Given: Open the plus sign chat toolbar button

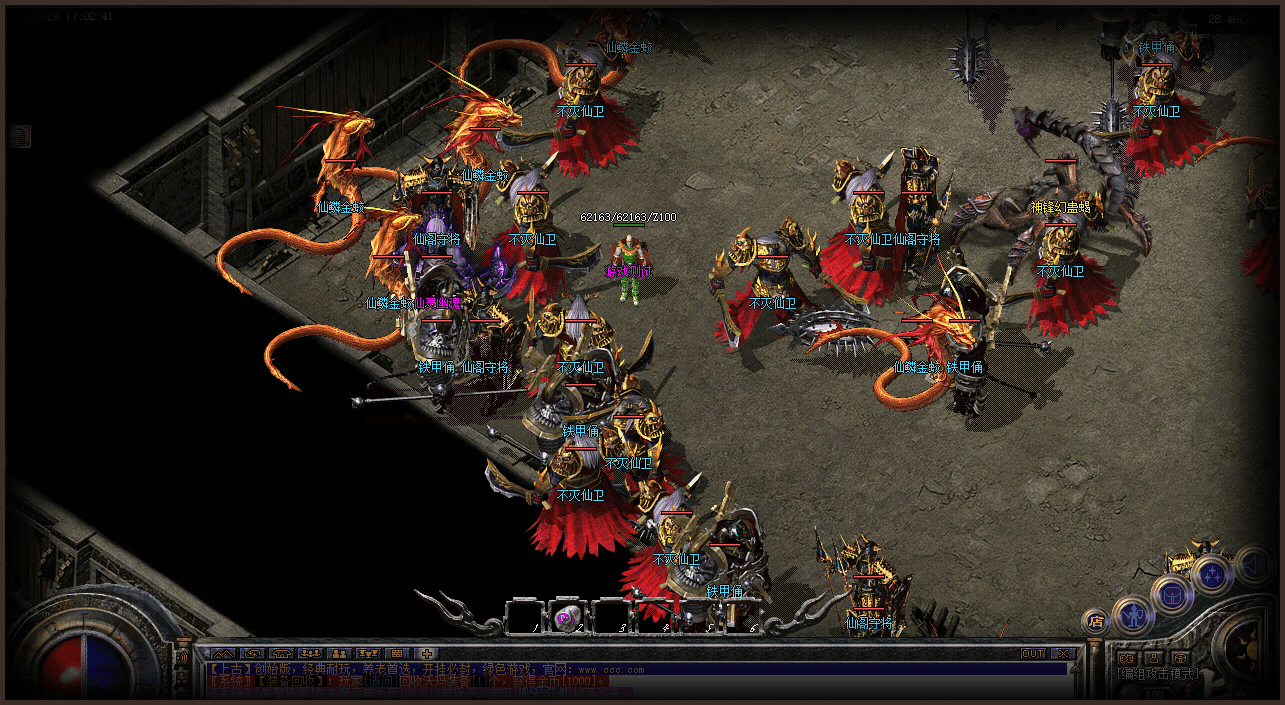Looking at the screenshot, I should (x=427, y=654).
